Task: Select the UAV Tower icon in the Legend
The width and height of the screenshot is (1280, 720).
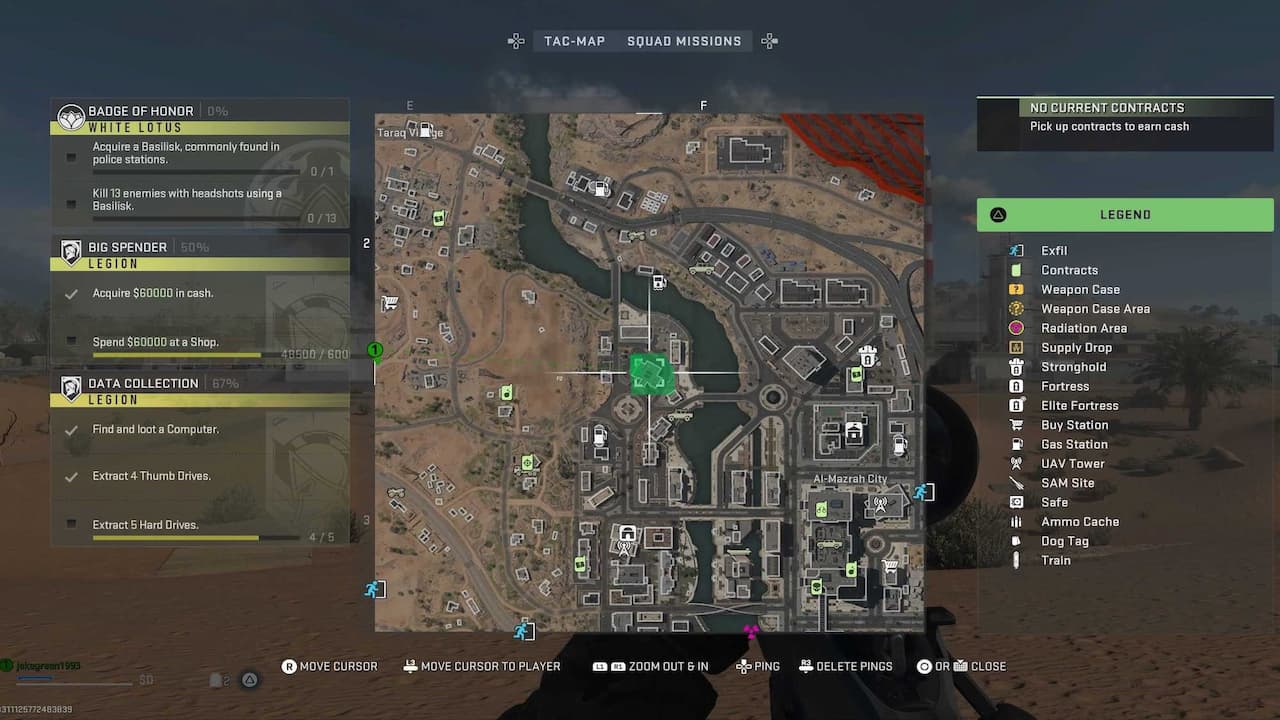Action: click(1019, 463)
